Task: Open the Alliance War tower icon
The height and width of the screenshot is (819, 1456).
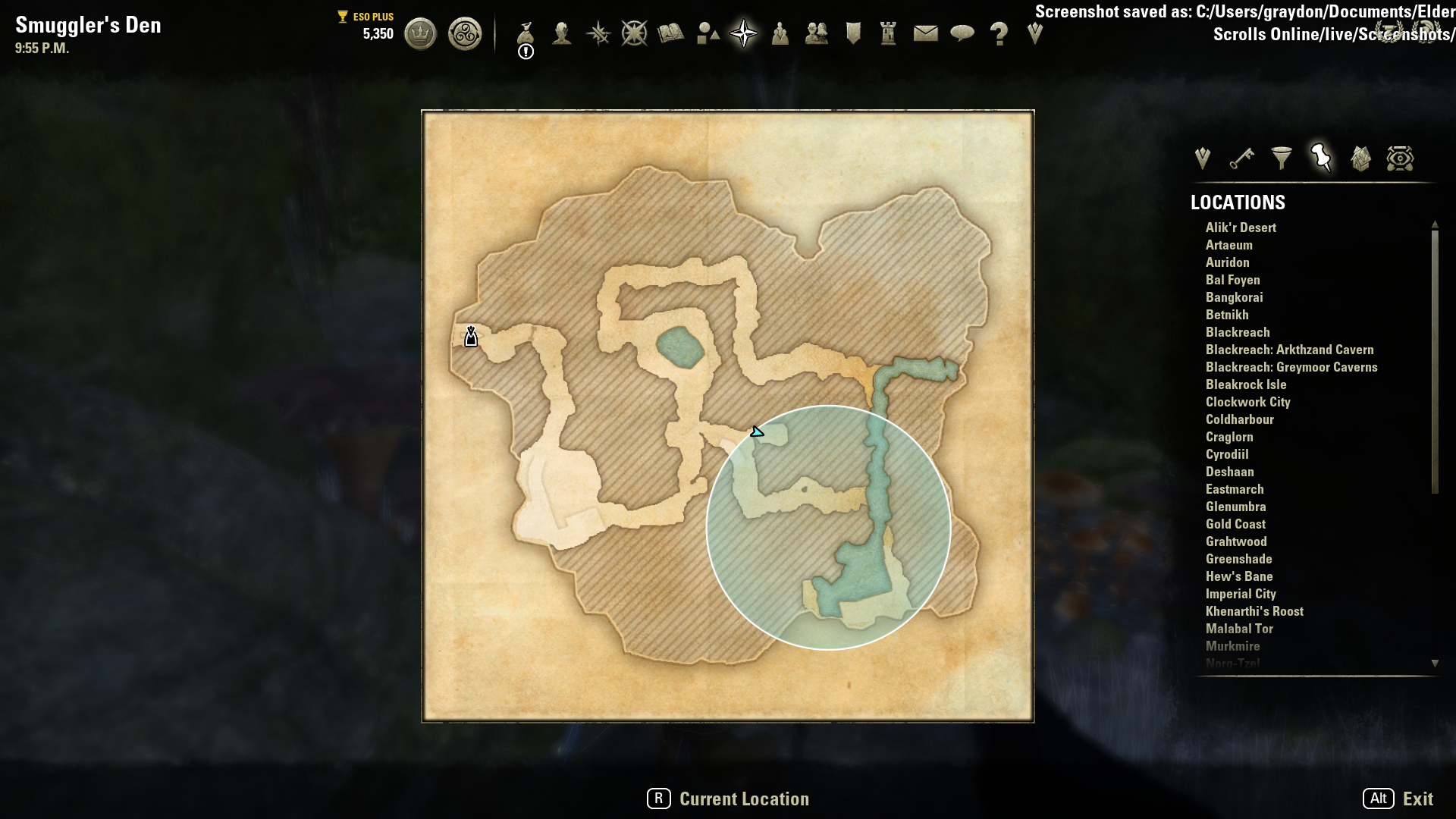Action: tap(889, 33)
